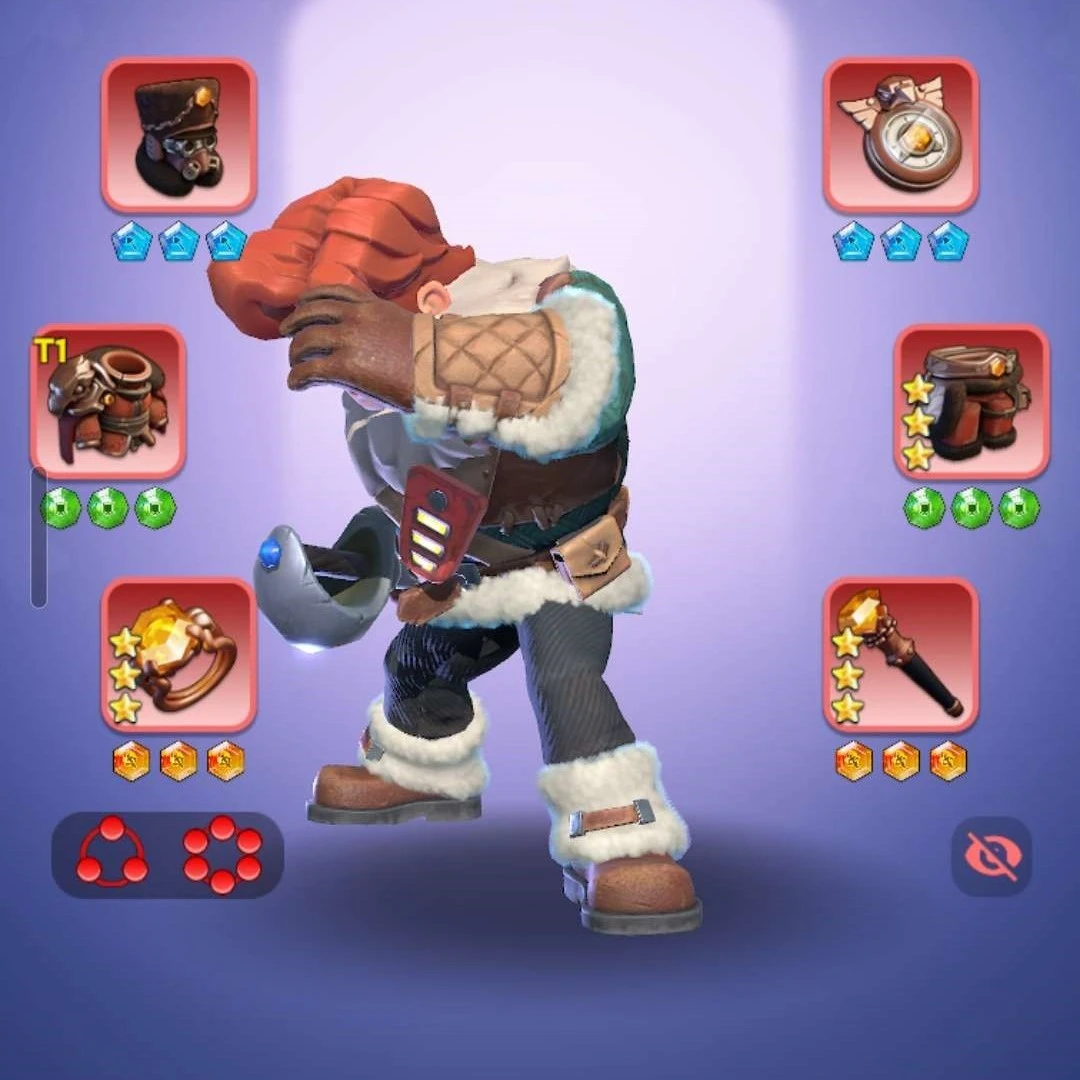Viewport: 1080px width, 1080px height.
Task: Open the amber-tipped staff weapon slot
Action: (900, 655)
